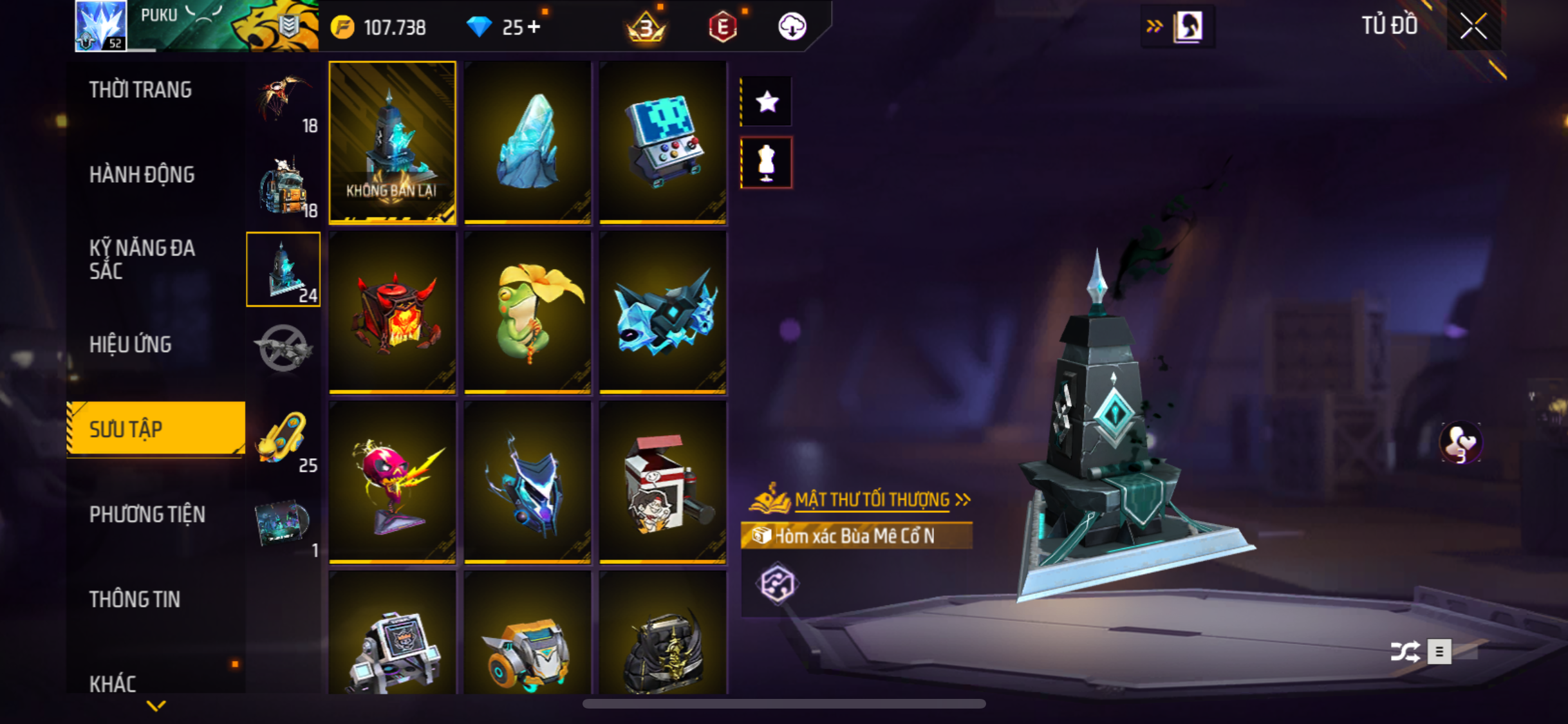Select the red demon horned loot box
Viewport: 1568px width, 724px height.
click(x=392, y=312)
